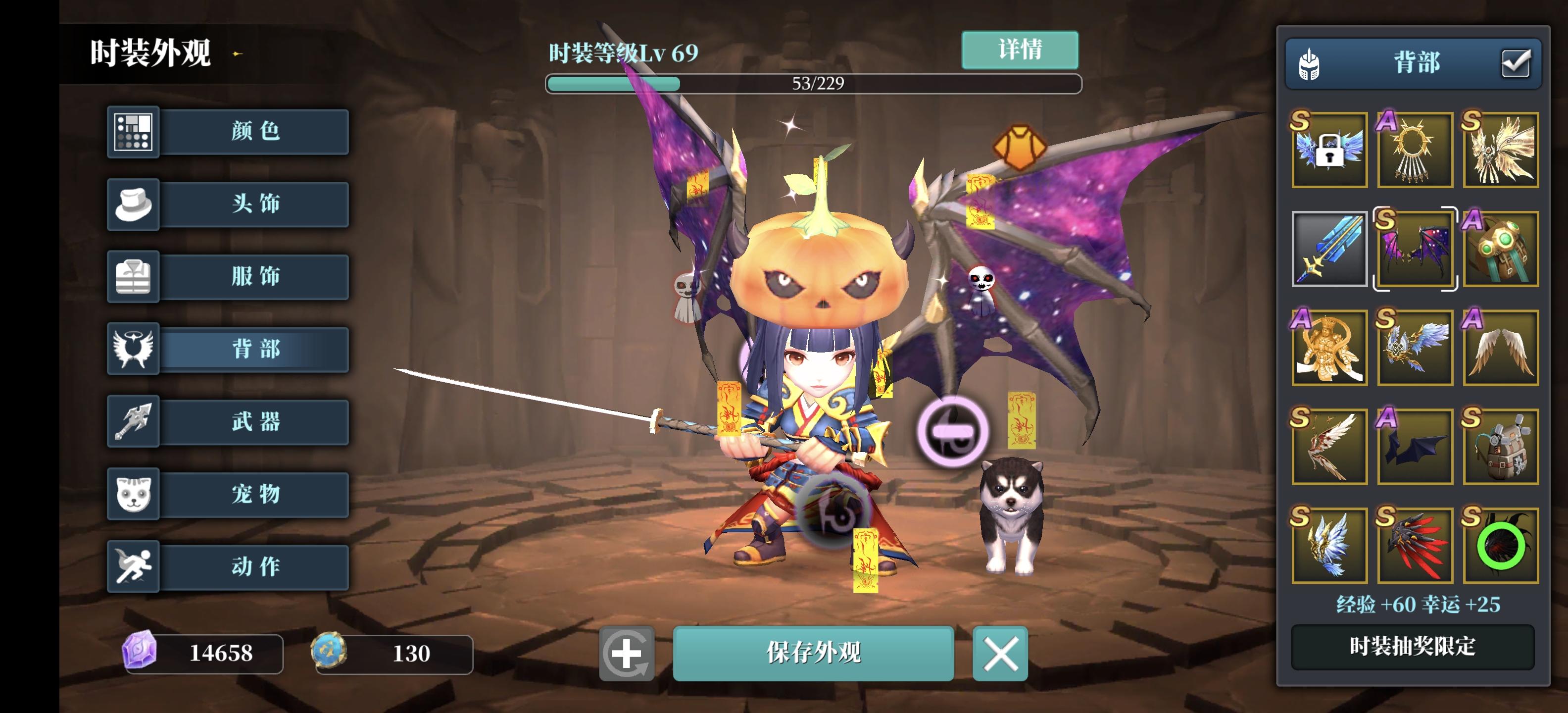The height and width of the screenshot is (713, 1568).
Task: Click the 背部 wings icon in sidebar
Action: click(133, 350)
